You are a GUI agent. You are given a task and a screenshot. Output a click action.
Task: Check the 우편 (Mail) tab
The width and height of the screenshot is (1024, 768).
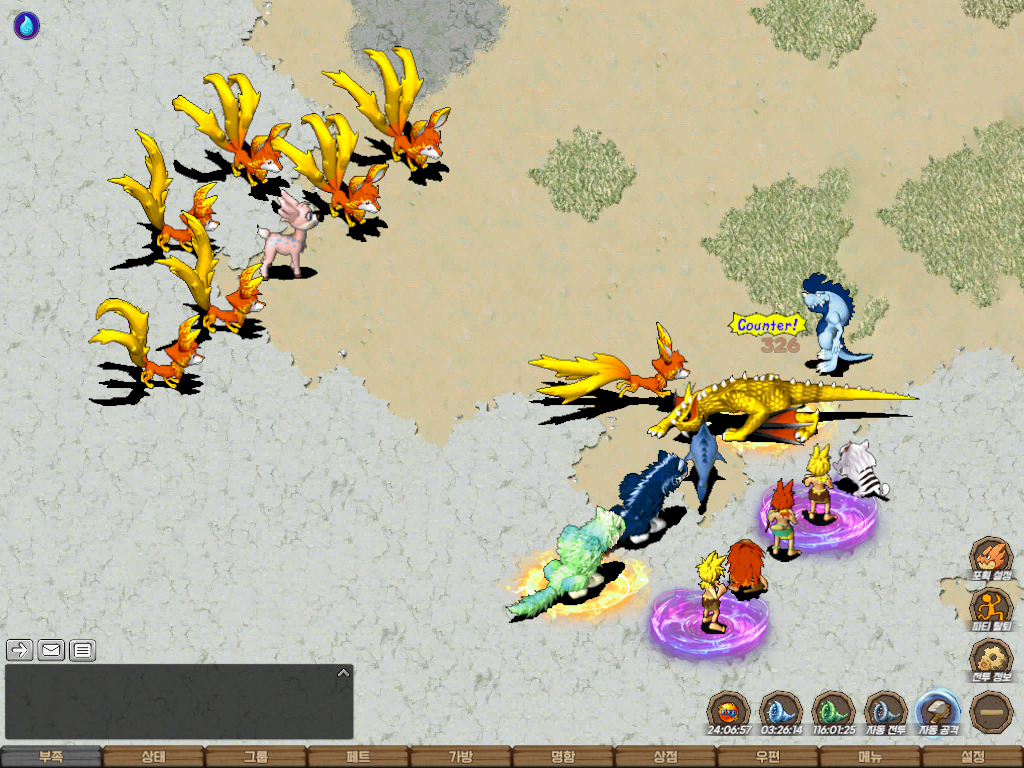[767, 757]
